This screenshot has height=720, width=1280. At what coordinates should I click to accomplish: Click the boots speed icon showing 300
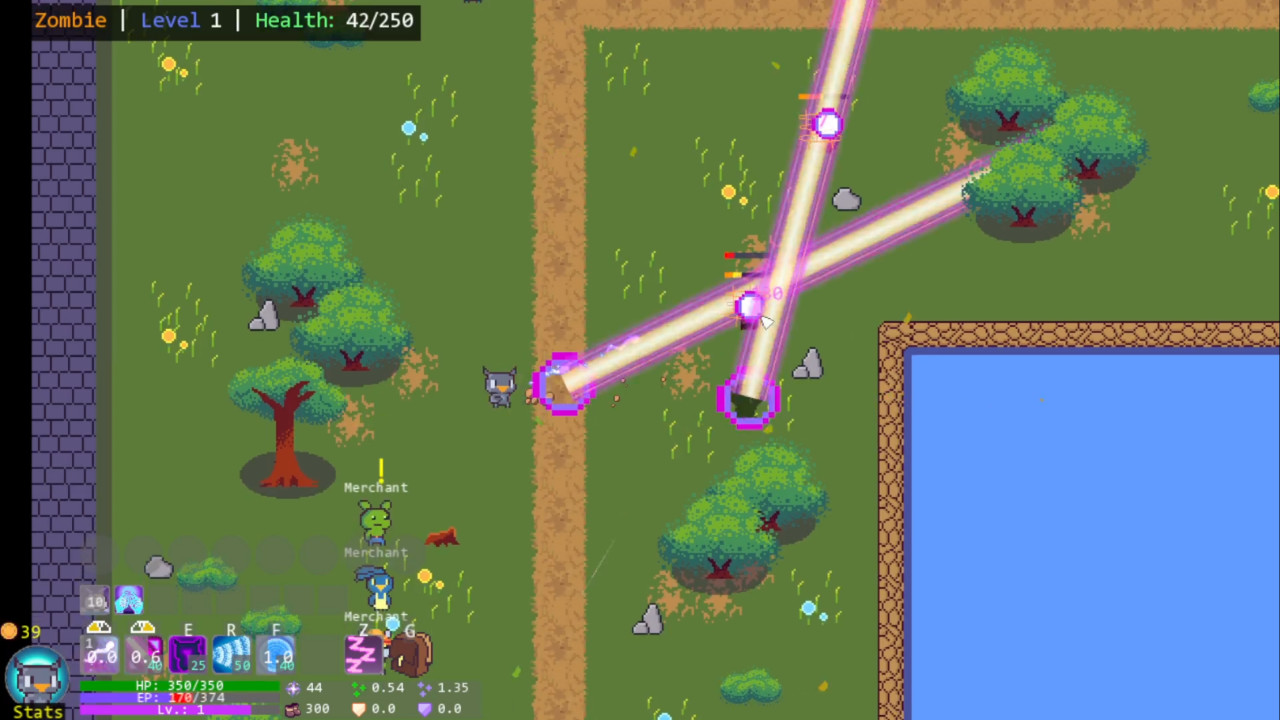pyautogui.click(x=292, y=708)
